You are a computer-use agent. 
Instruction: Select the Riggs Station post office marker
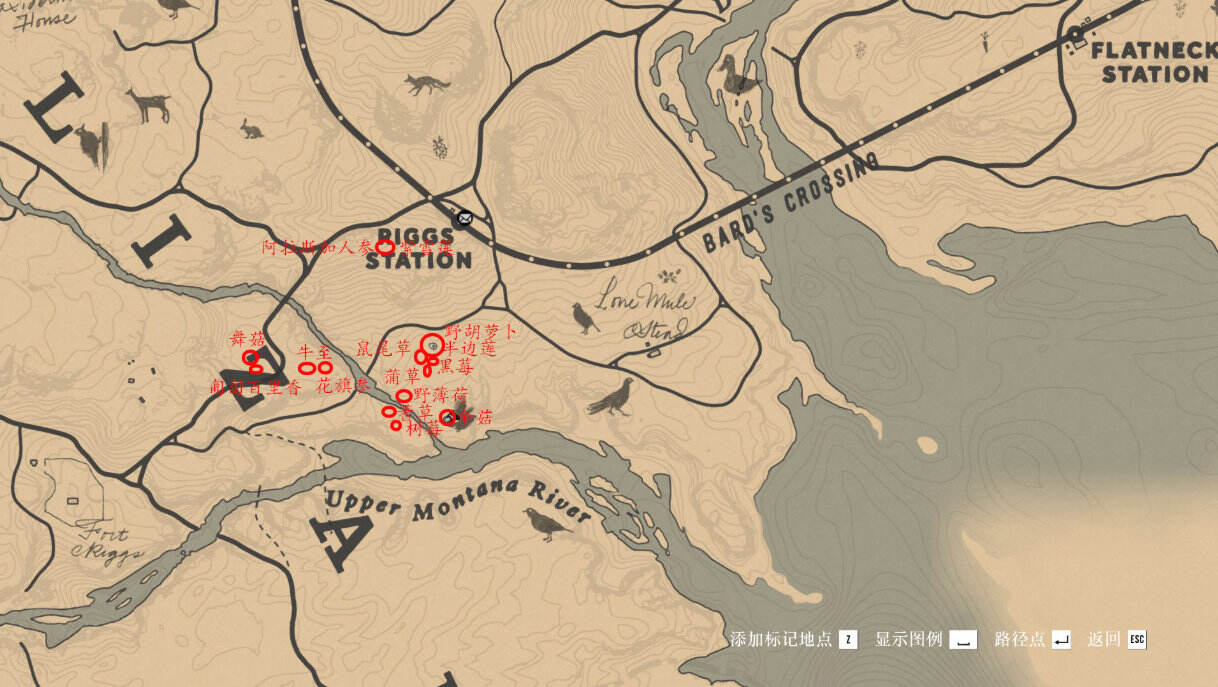tap(464, 218)
